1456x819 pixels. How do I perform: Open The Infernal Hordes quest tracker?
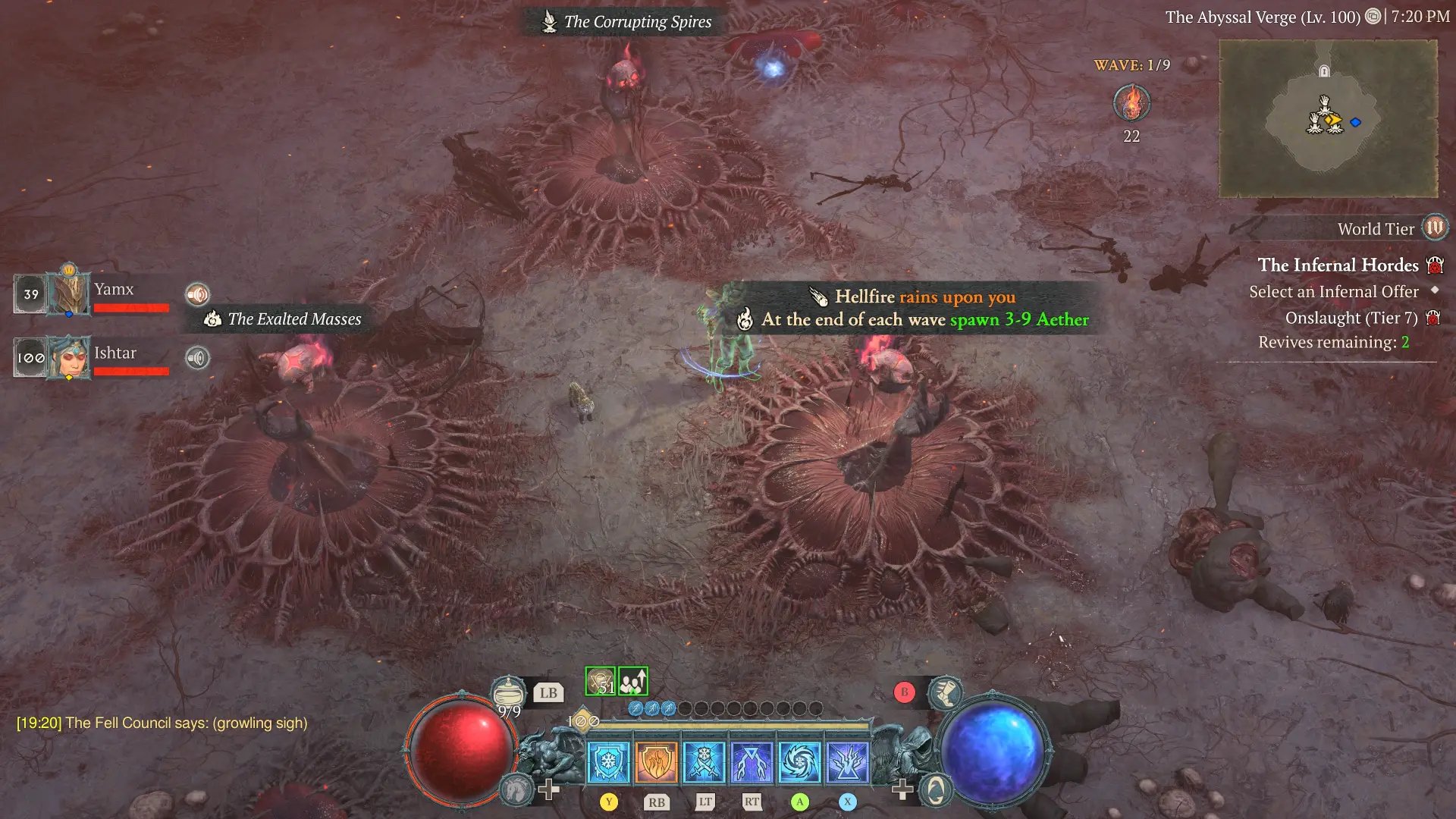point(1338,265)
